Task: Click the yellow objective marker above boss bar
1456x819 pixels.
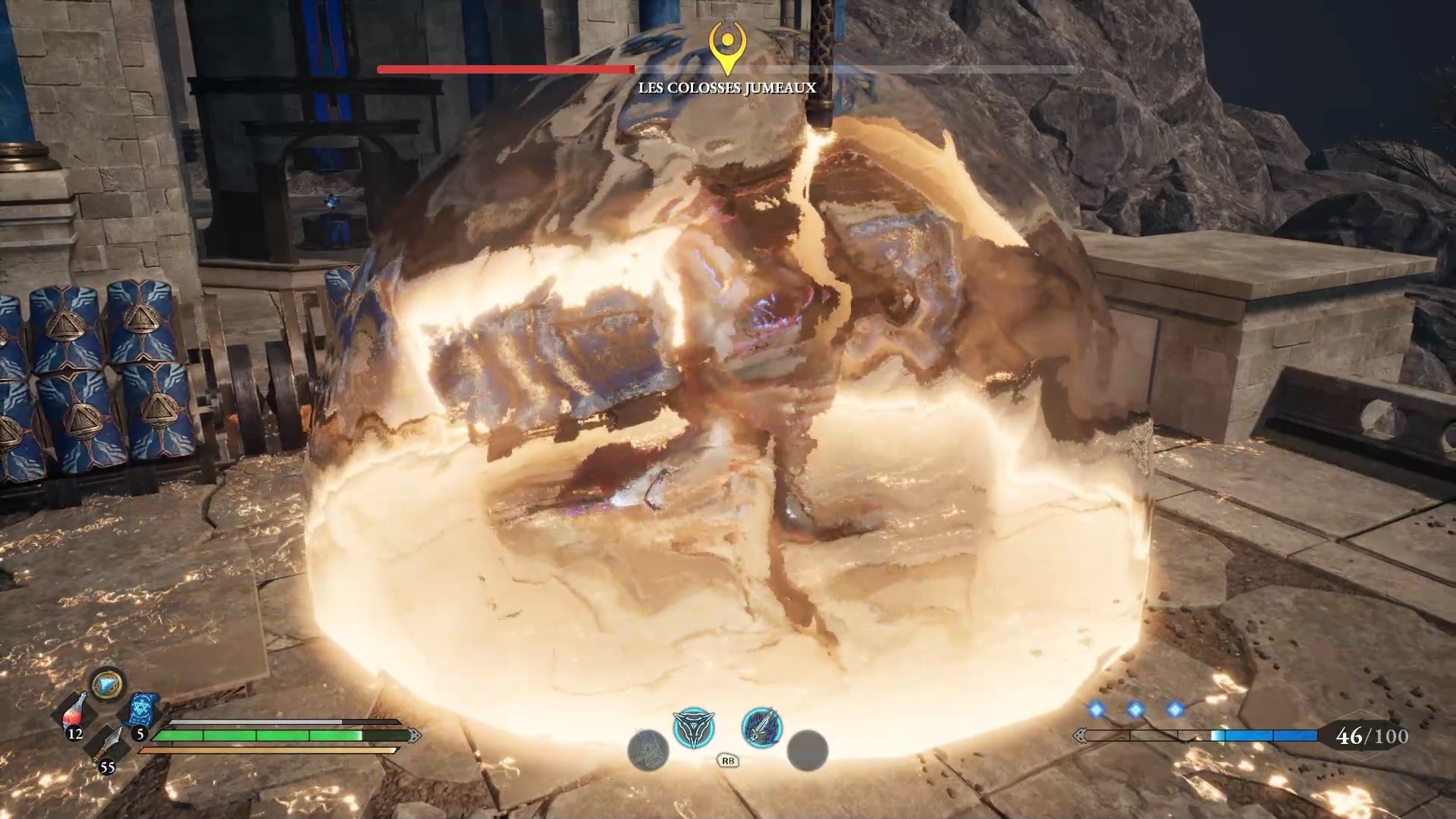Action: click(x=727, y=44)
